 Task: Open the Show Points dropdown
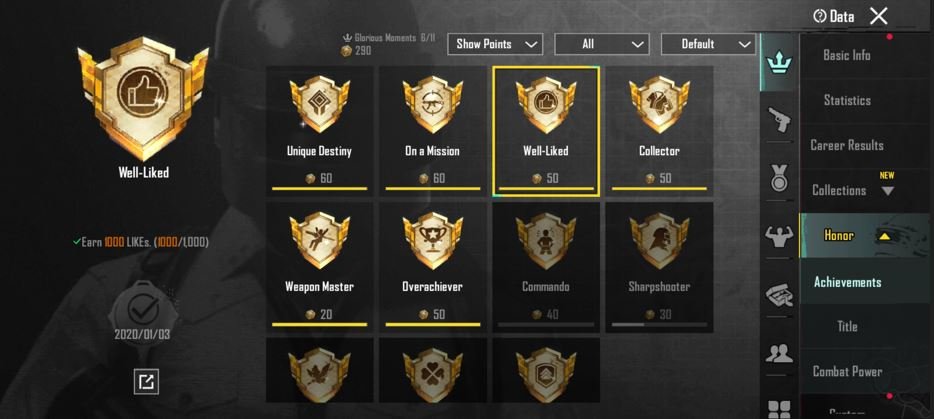[x=497, y=44]
